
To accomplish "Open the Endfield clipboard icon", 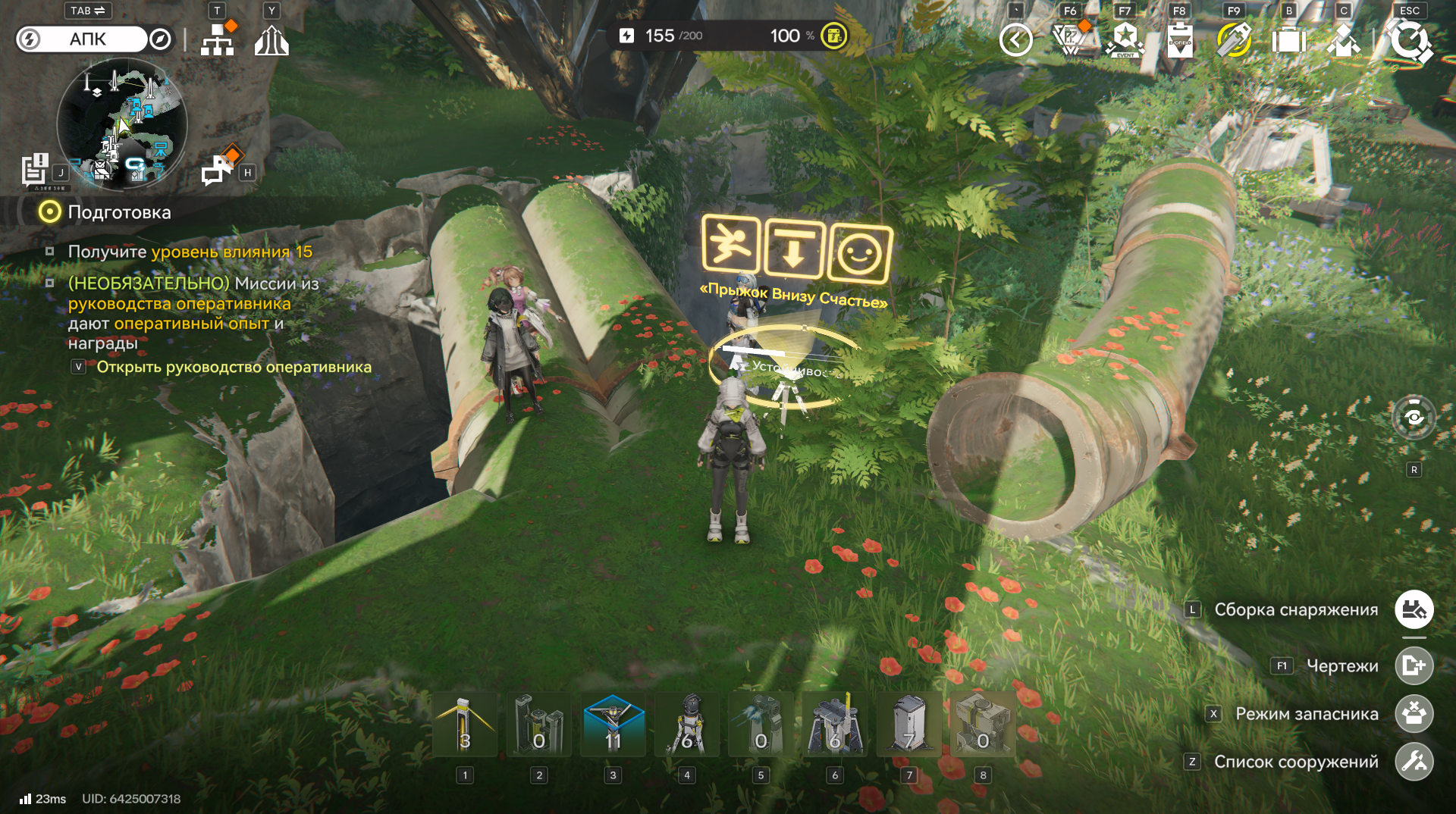I will 1179,40.
